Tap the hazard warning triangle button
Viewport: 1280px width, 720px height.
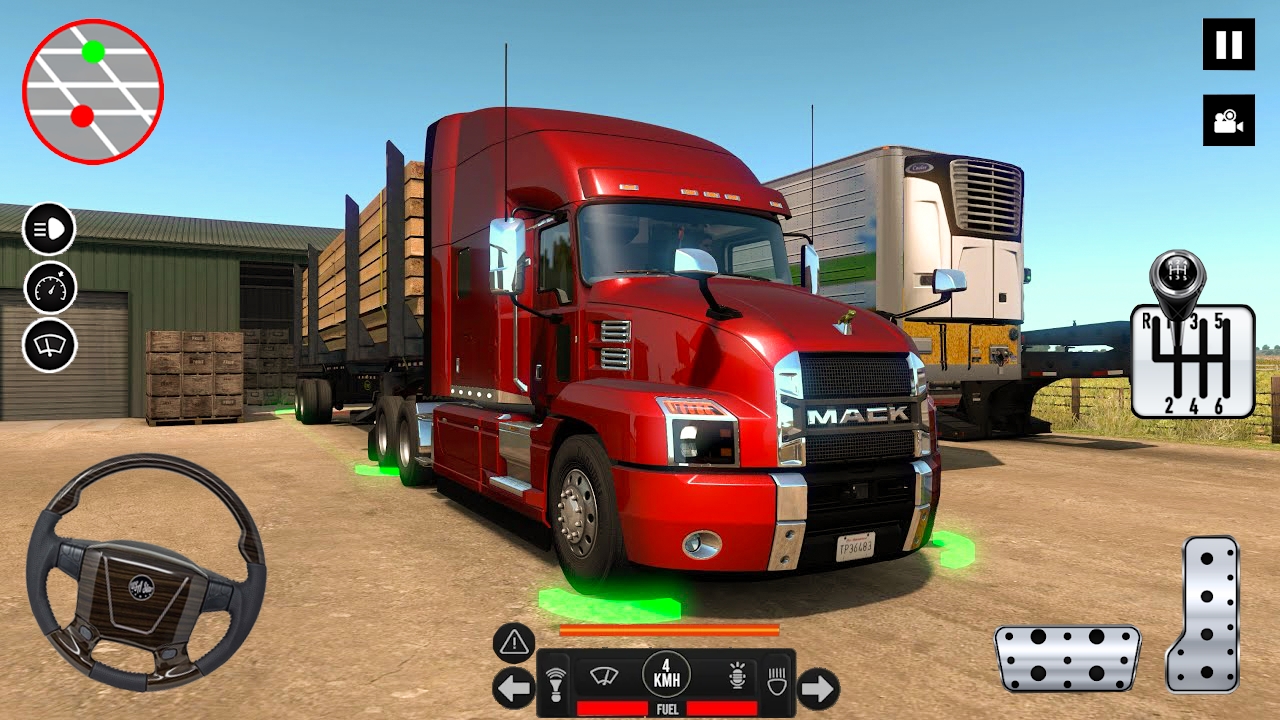coord(514,643)
